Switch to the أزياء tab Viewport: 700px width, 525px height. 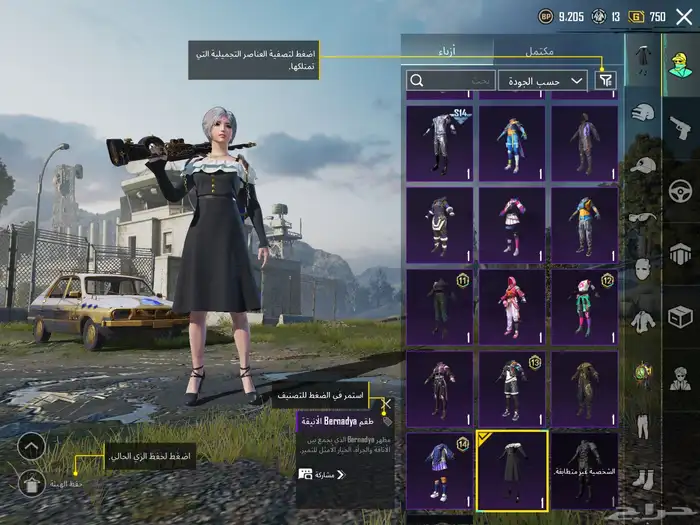447,49
